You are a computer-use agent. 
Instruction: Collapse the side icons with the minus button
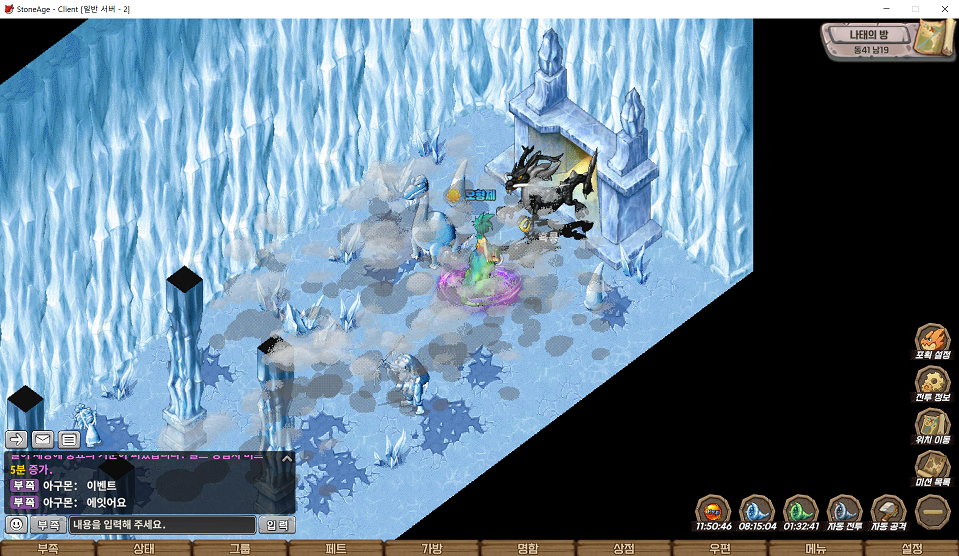point(932,511)
